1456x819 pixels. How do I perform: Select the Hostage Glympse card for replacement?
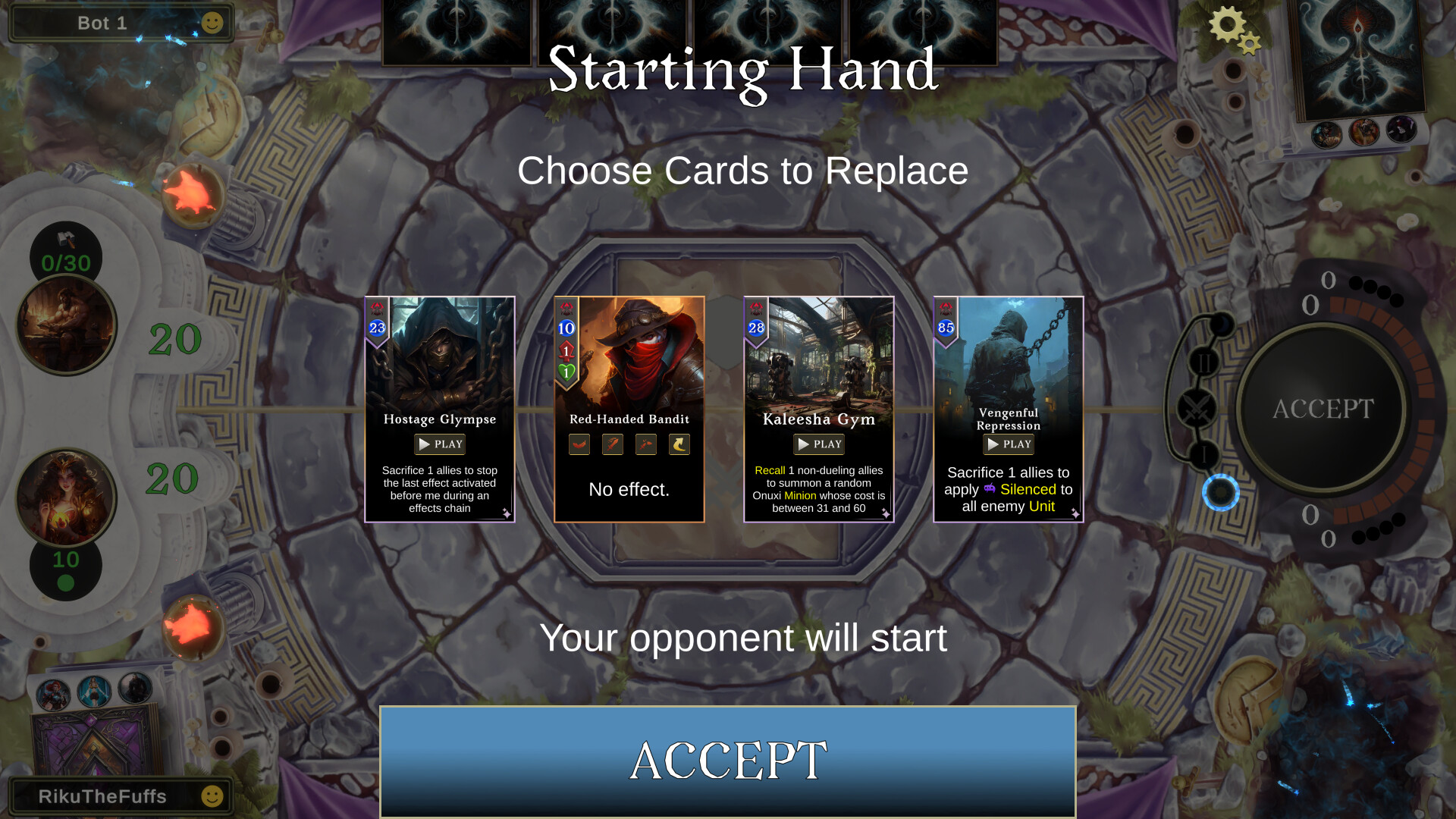tap(440, 364)
